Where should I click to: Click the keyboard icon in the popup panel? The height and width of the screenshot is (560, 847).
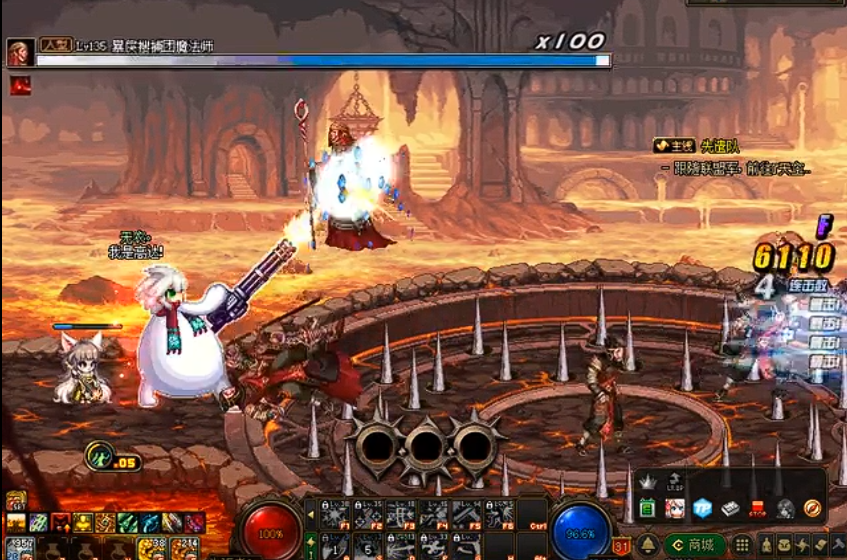731,508
